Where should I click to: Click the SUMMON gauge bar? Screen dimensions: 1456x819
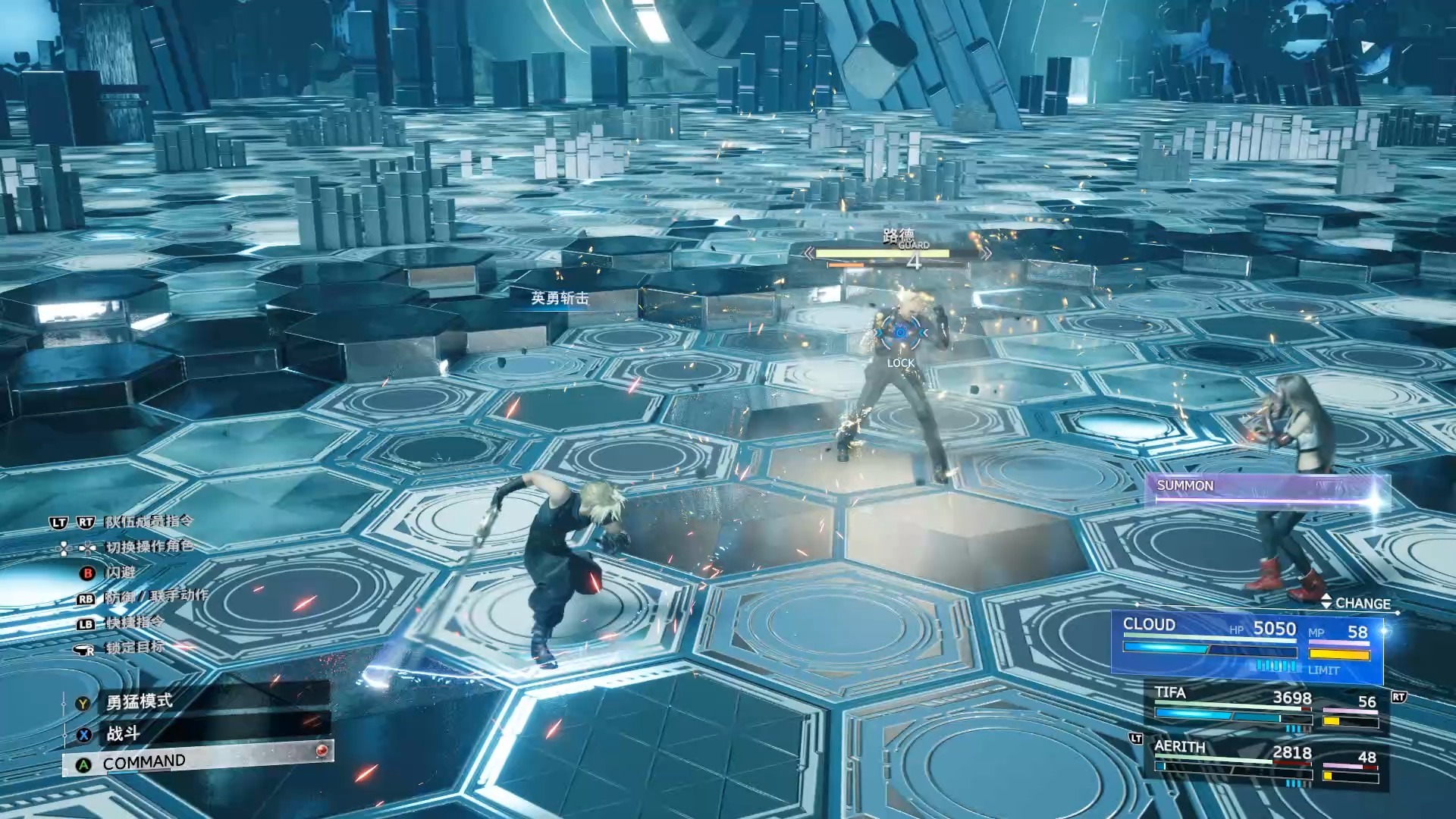coord(1265,489)
